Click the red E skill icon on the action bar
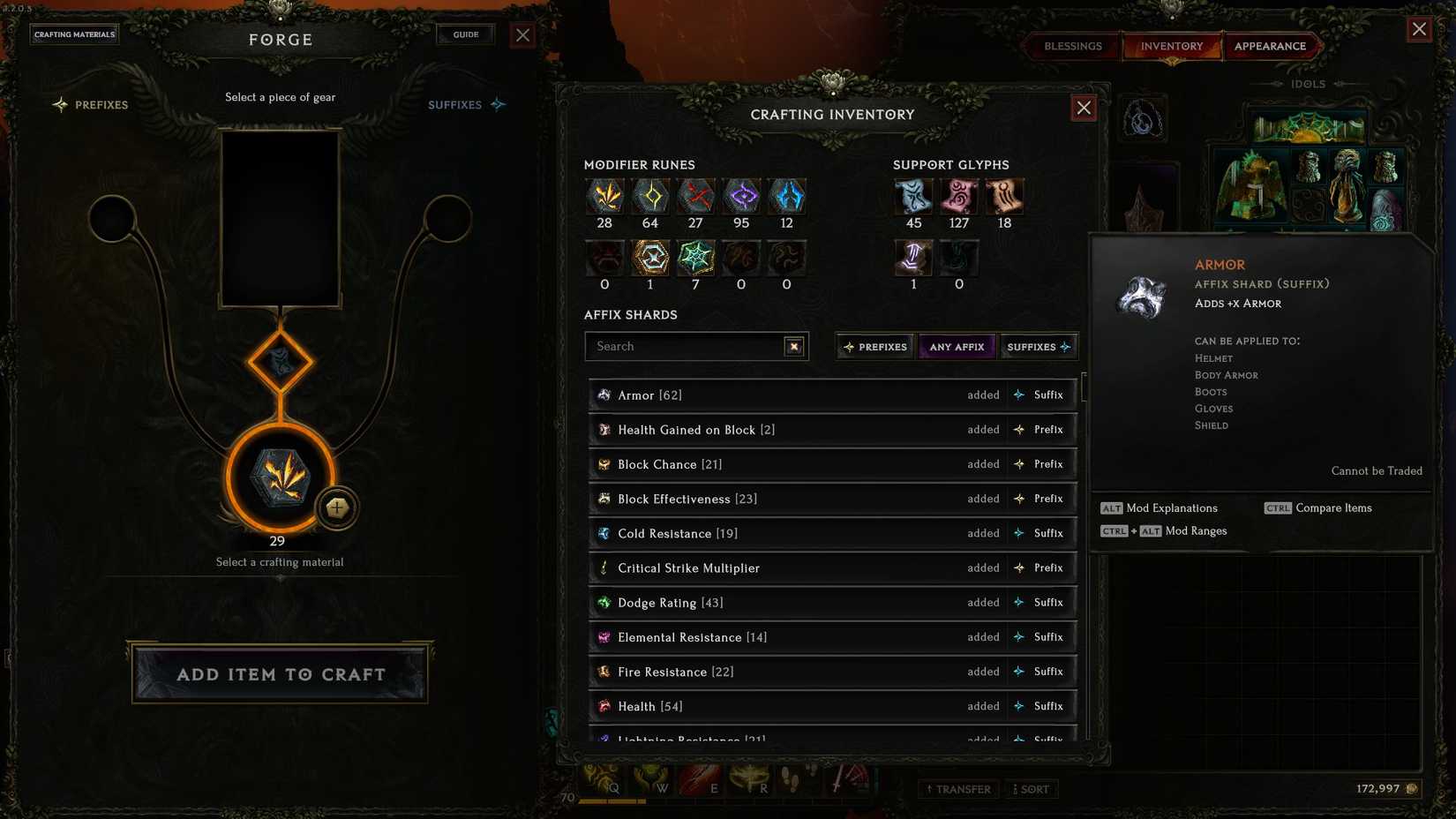The image size is (1456, 819). coord(713,780)
